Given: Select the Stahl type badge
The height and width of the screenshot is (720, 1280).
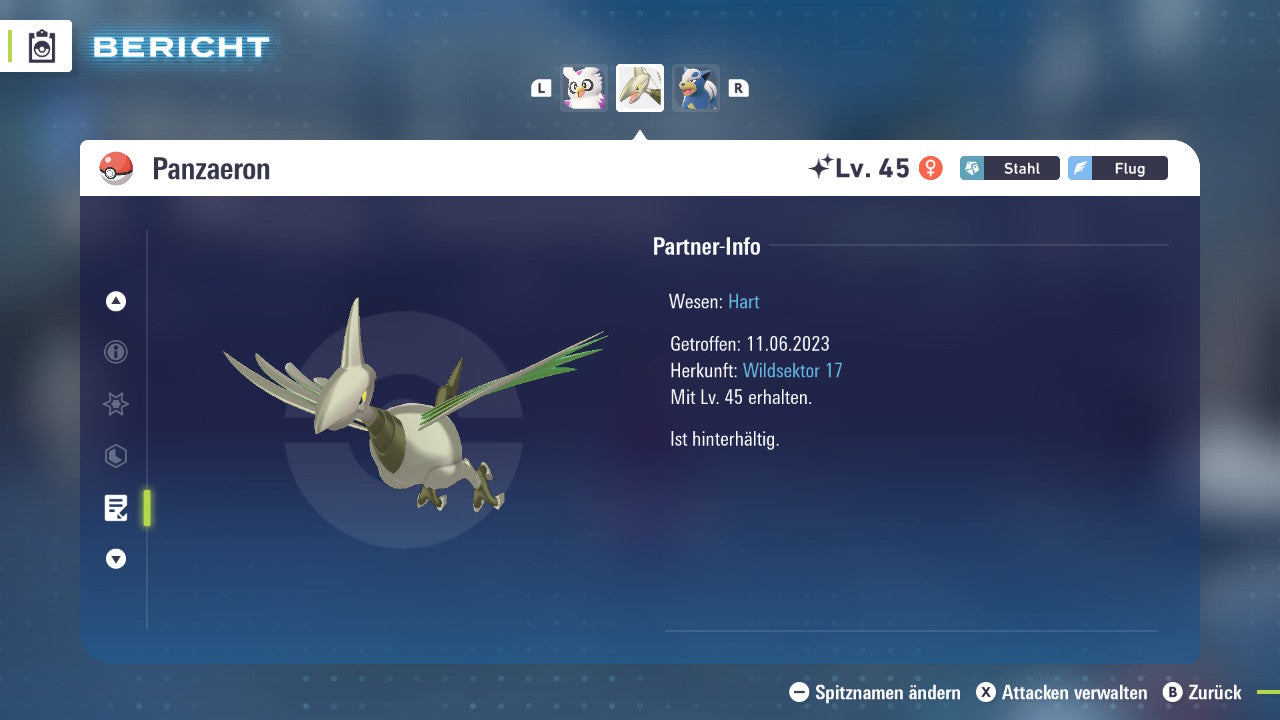Looking at the screenshot, I should 1009,168.
